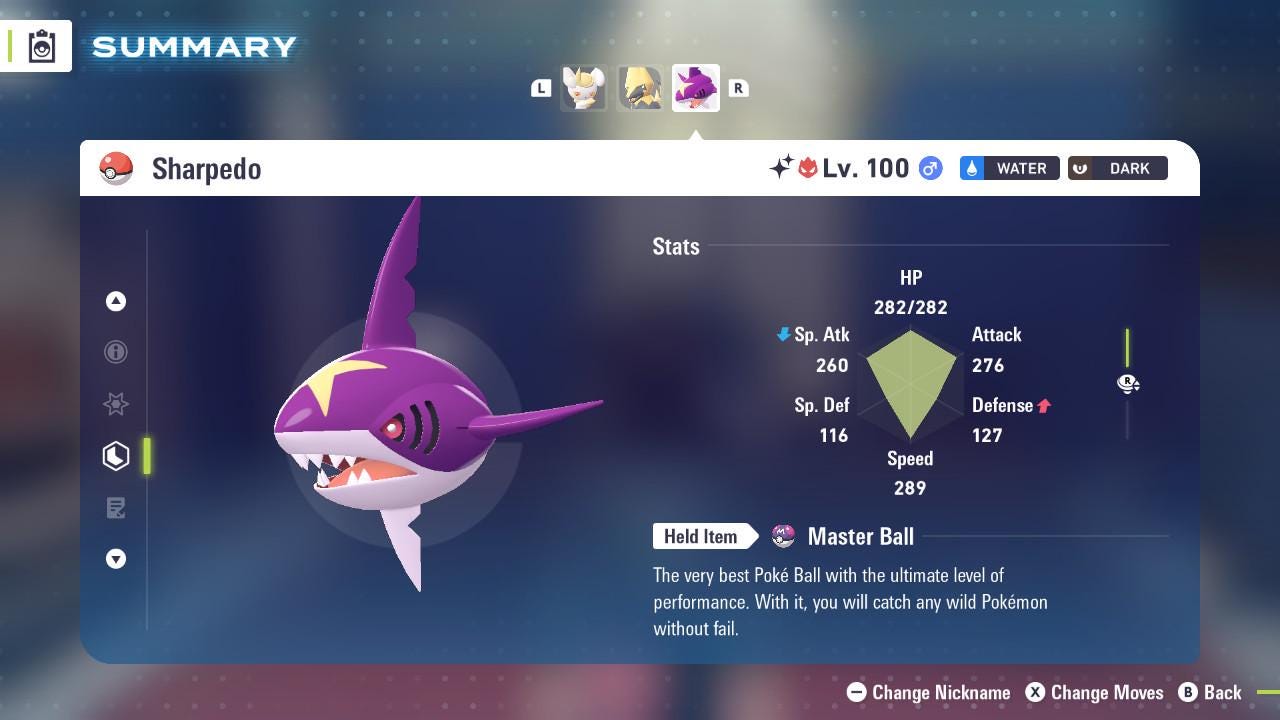This screenshot has height=720, width=1280.
Task: Click the Sharpedo thumbnail at the top
Action: [x=695, y=88]
